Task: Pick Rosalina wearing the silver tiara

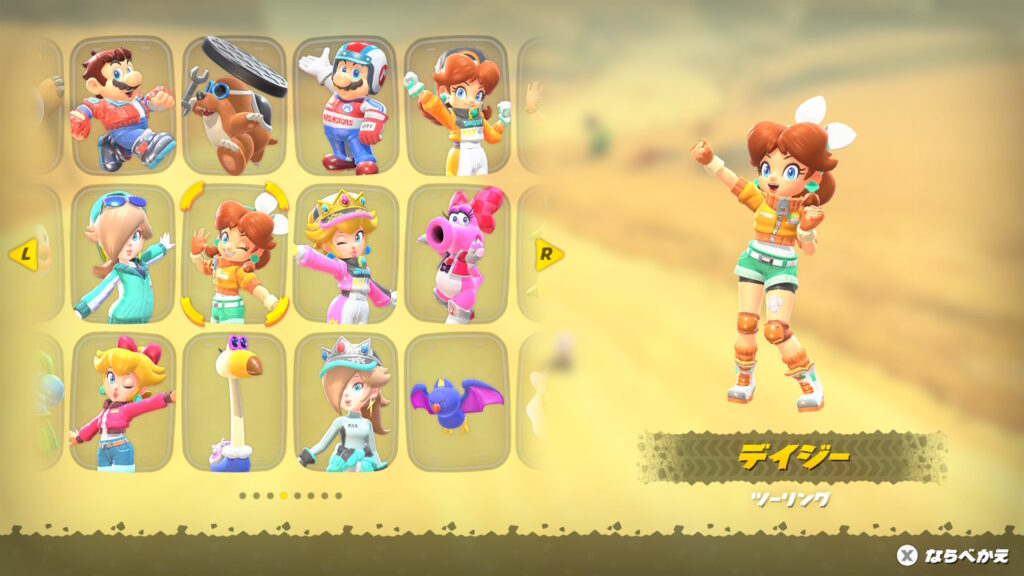Action: coord(346,402)
